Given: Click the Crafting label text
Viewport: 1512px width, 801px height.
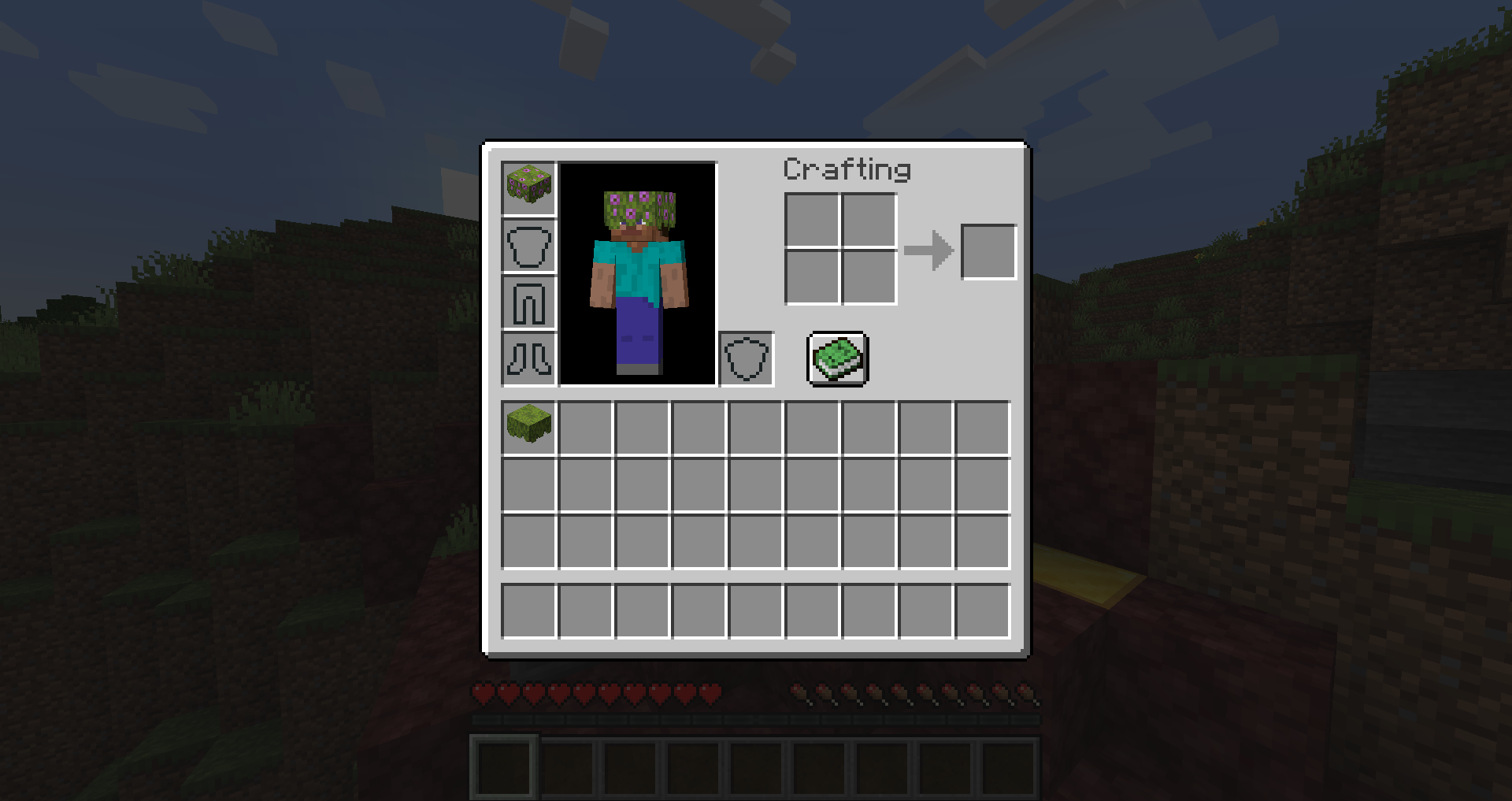Looking at the screenshot, I should (x=848, y=169).
